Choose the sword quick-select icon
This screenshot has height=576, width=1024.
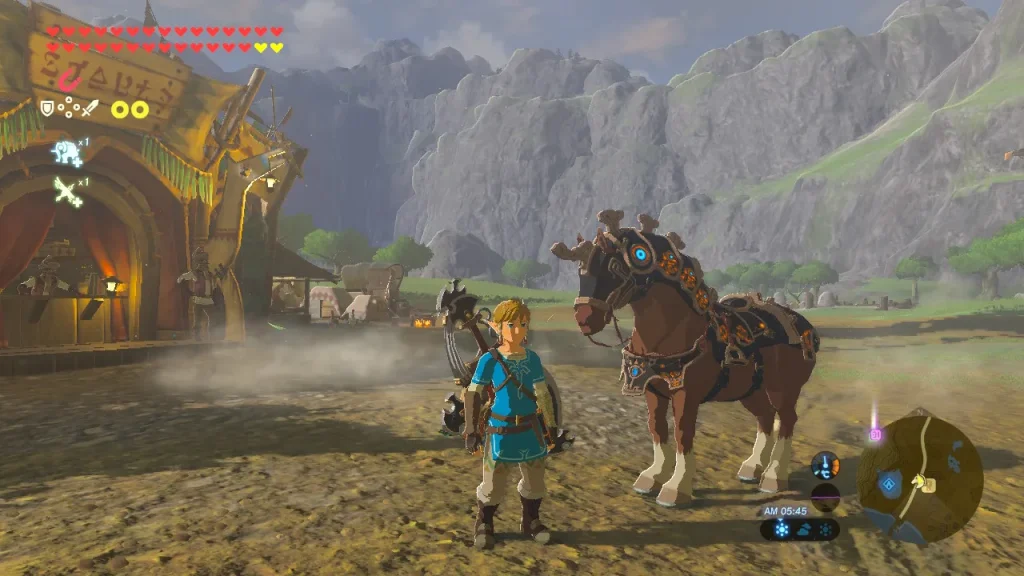[90, 107]
